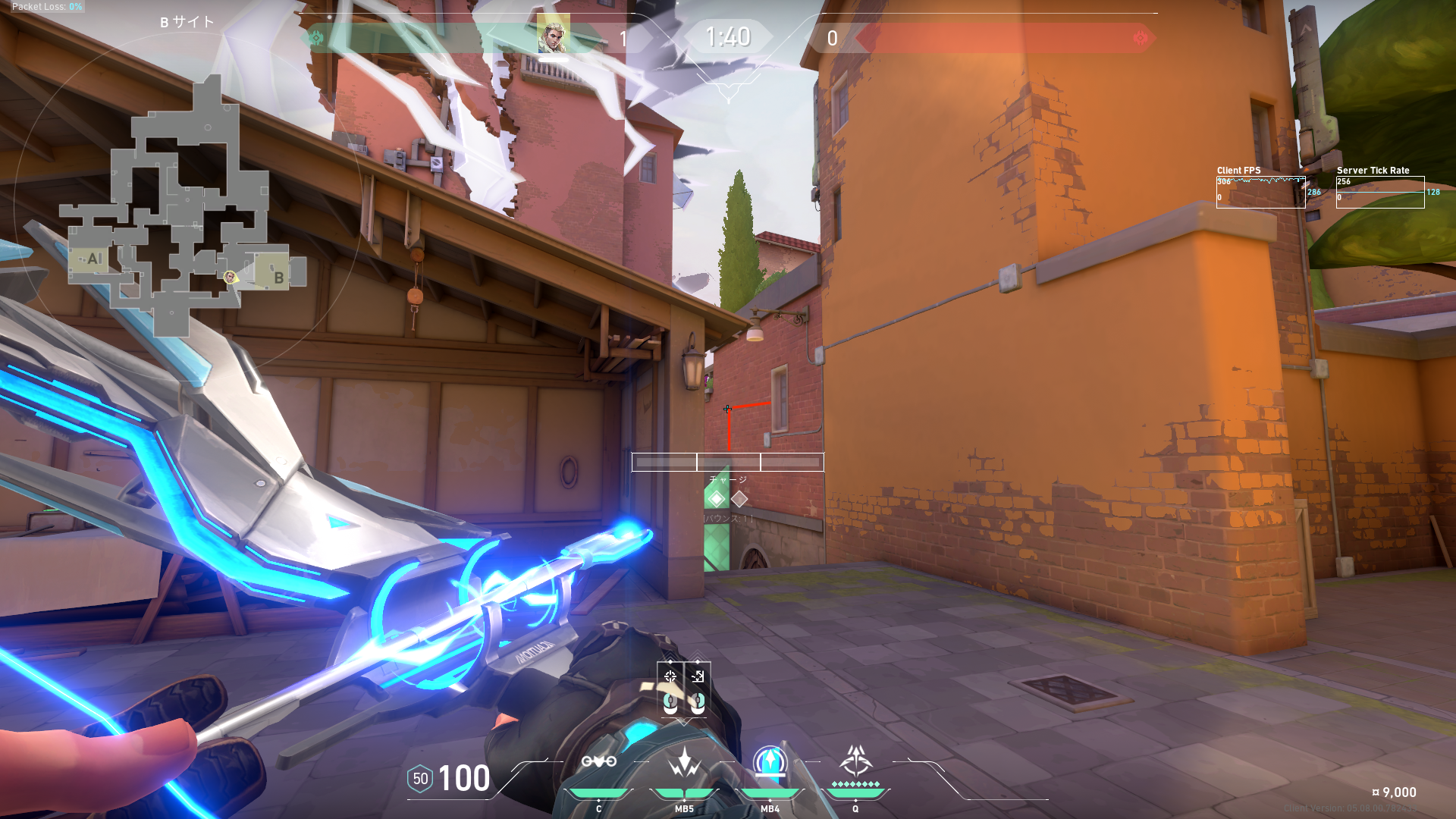The image size is (1456, 819).
Task: Click the crosshair fire-mode icon above abilities
Action: [670, 676]
